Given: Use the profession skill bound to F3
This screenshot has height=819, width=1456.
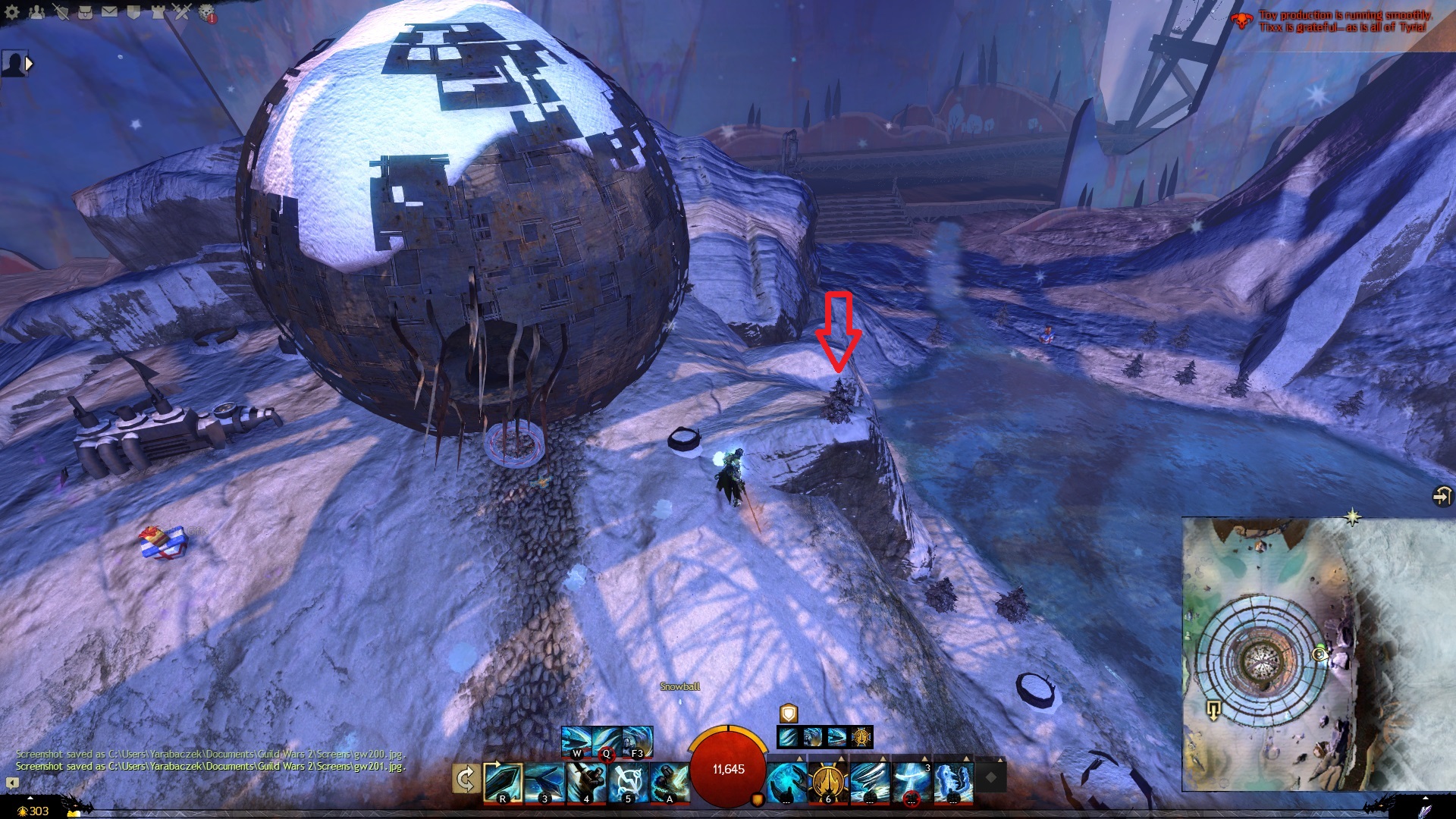Looking at the screenshot, I should pos(637,742).
